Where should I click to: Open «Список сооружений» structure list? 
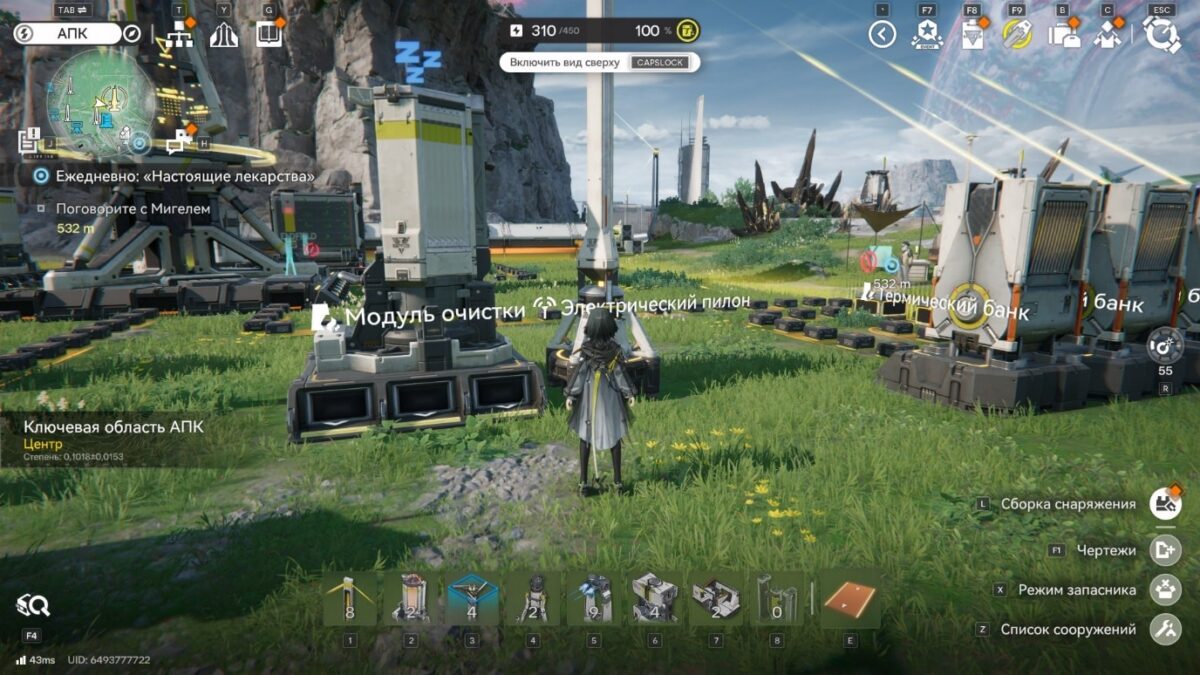(x=1165, y=630)
